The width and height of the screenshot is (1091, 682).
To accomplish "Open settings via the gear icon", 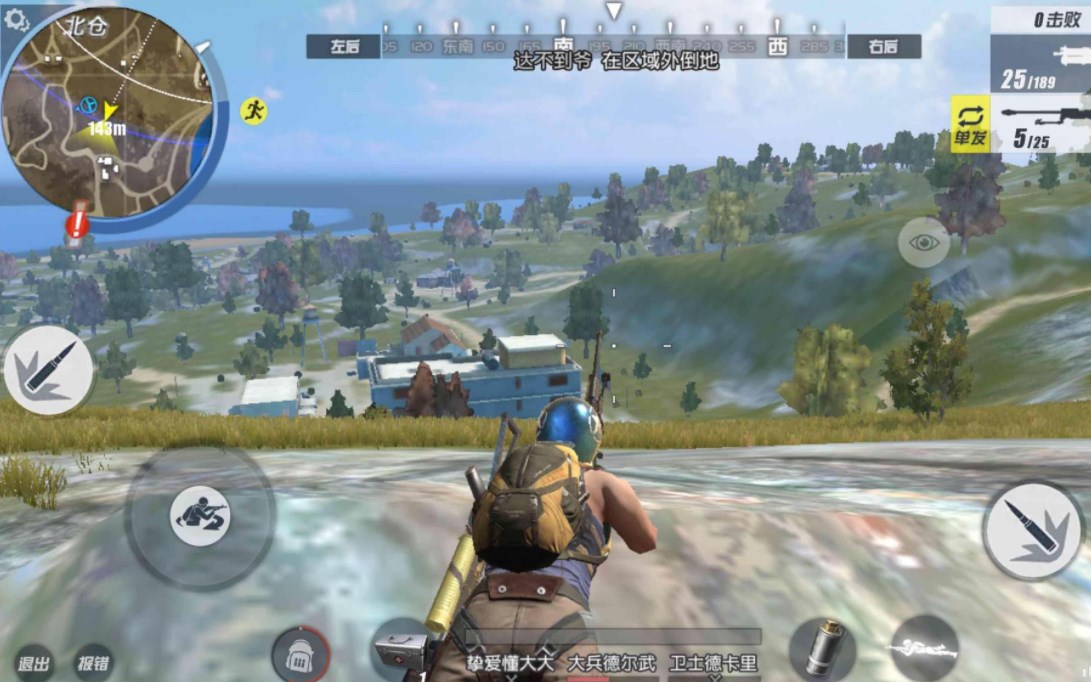I will 16,21.
